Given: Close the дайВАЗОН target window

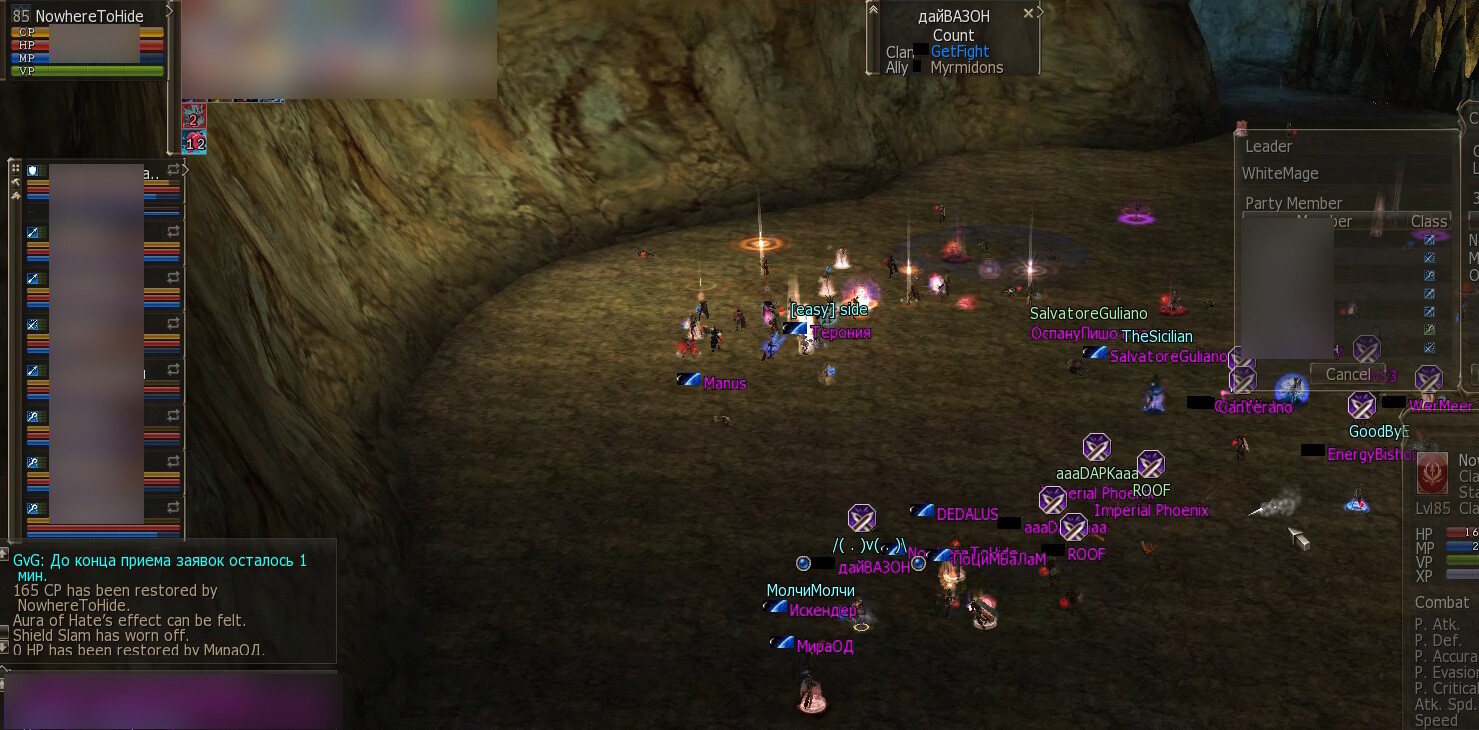Looking at the screenshot, I should point(1028,14).
